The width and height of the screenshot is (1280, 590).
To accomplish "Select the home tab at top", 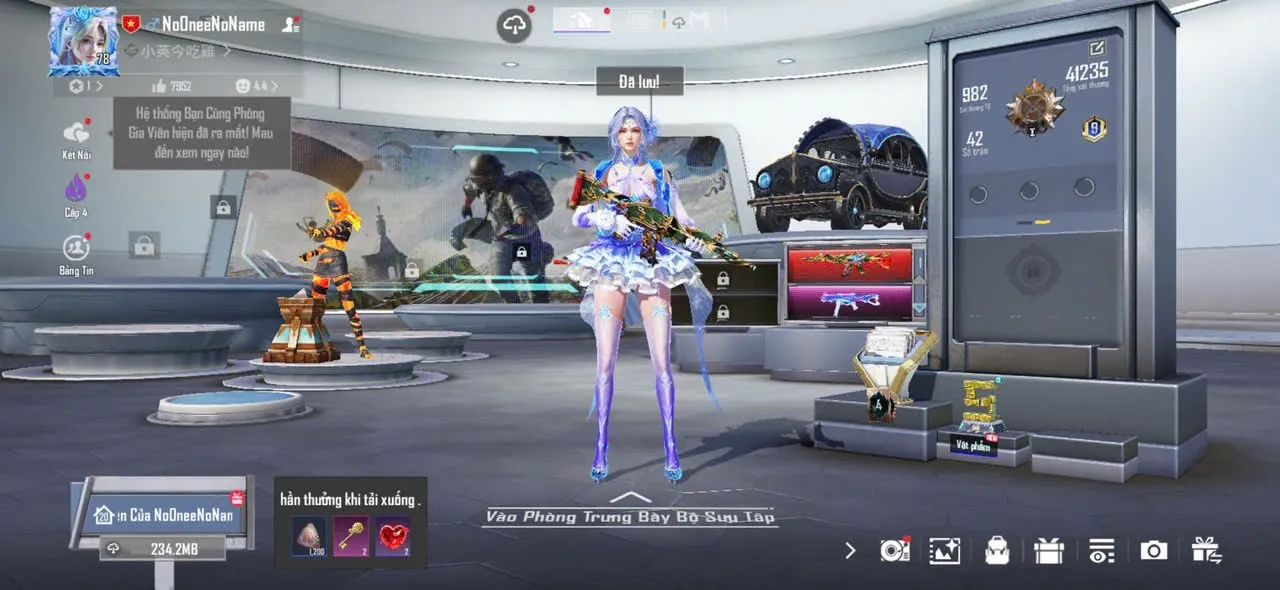I will pos(581,19).
